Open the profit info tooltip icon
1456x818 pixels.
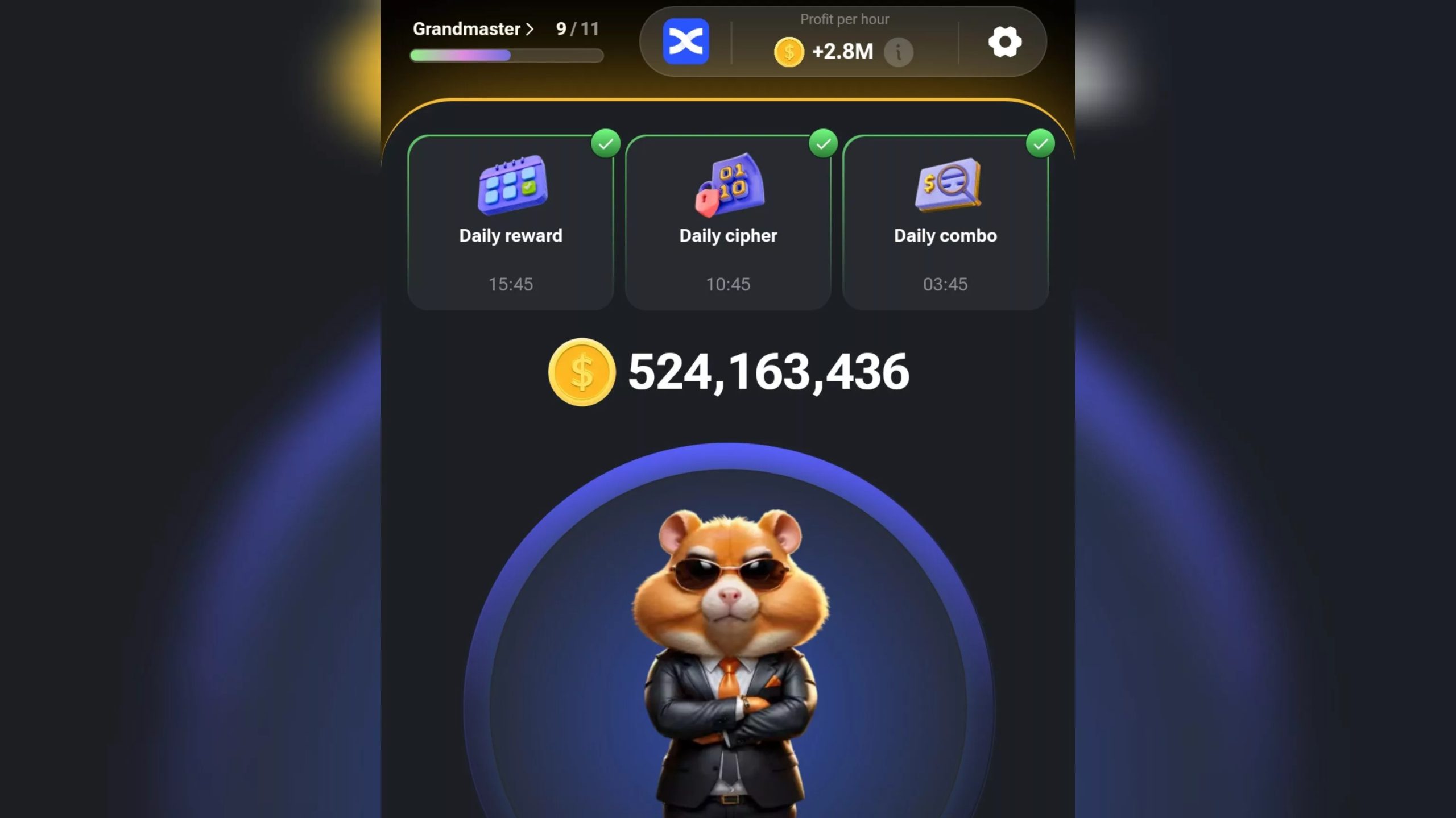click(899, 52)
